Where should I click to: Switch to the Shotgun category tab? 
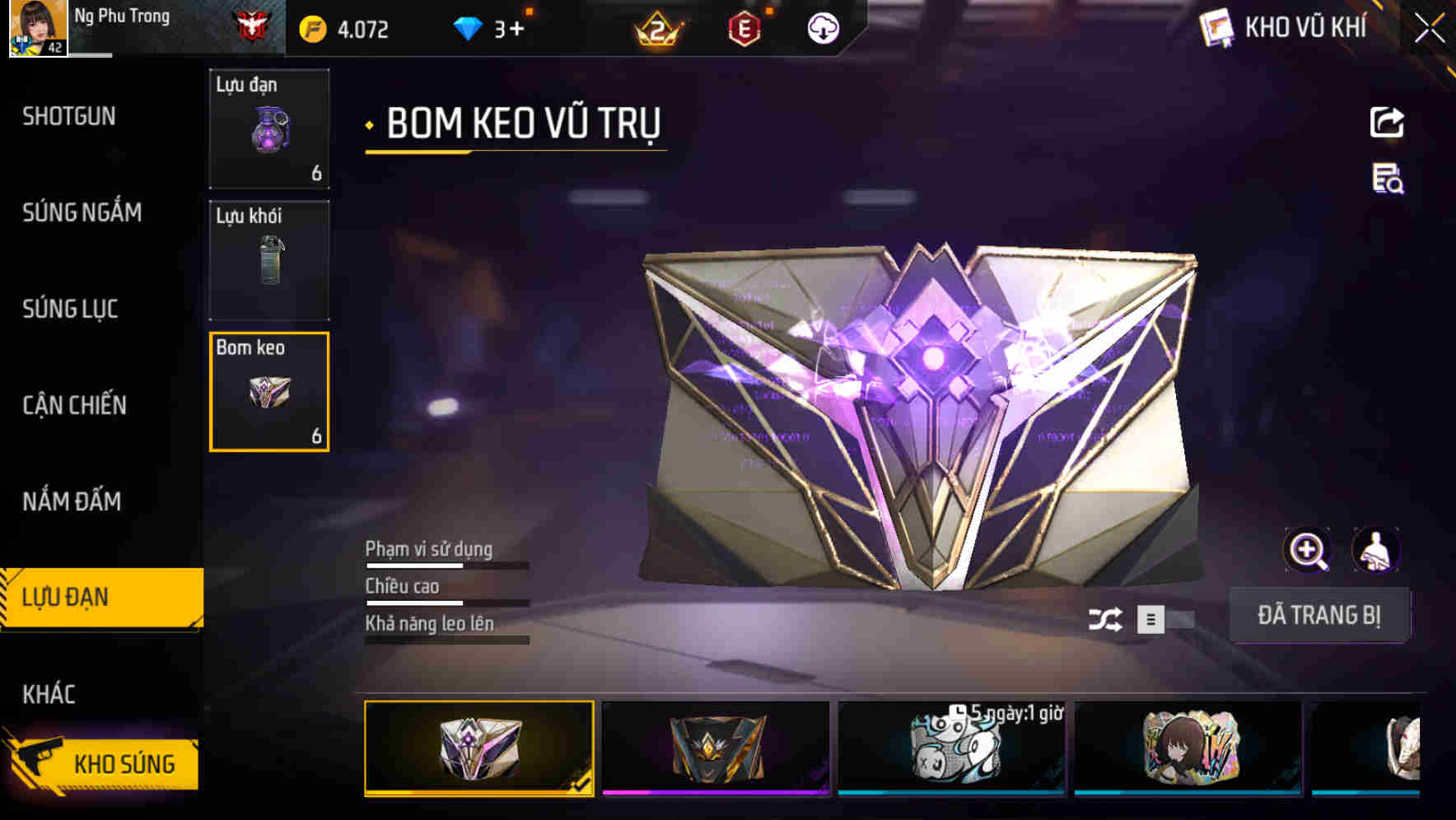(69, 116)
